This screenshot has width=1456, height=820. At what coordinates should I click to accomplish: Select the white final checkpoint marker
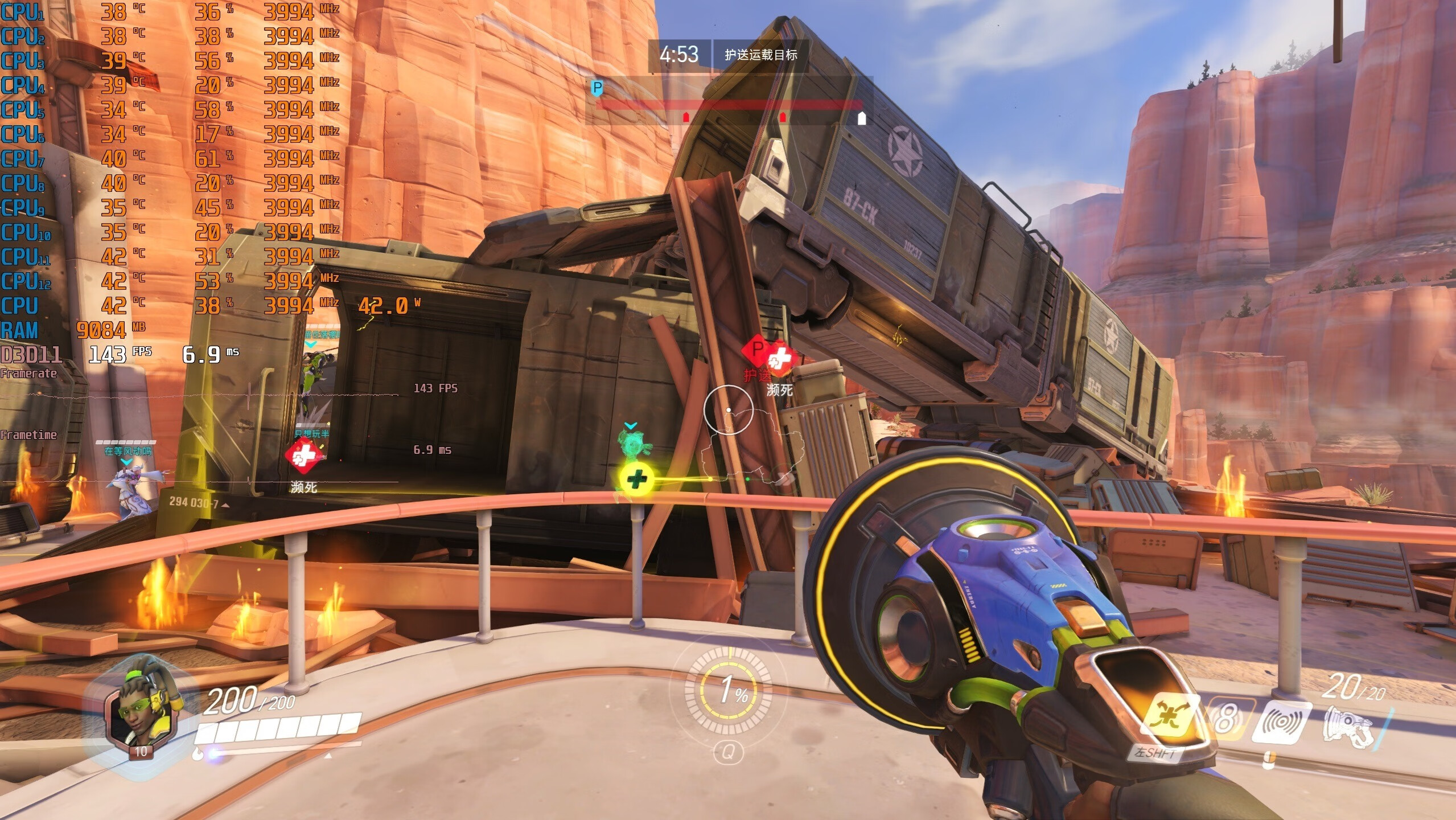click(862, 118)
